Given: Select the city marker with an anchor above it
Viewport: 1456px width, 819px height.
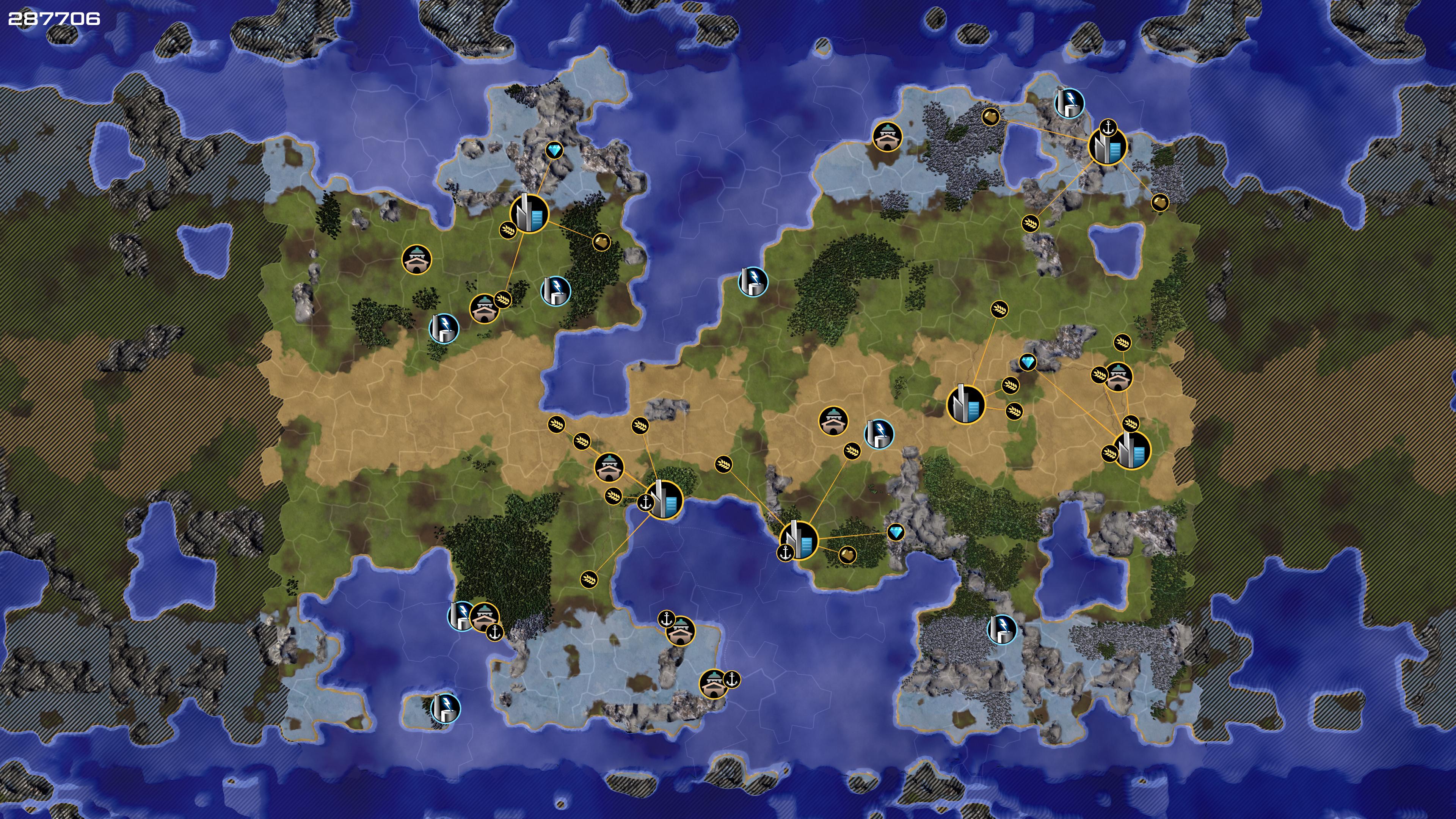Looking at the screenshot, I should tap(1107, 146).
